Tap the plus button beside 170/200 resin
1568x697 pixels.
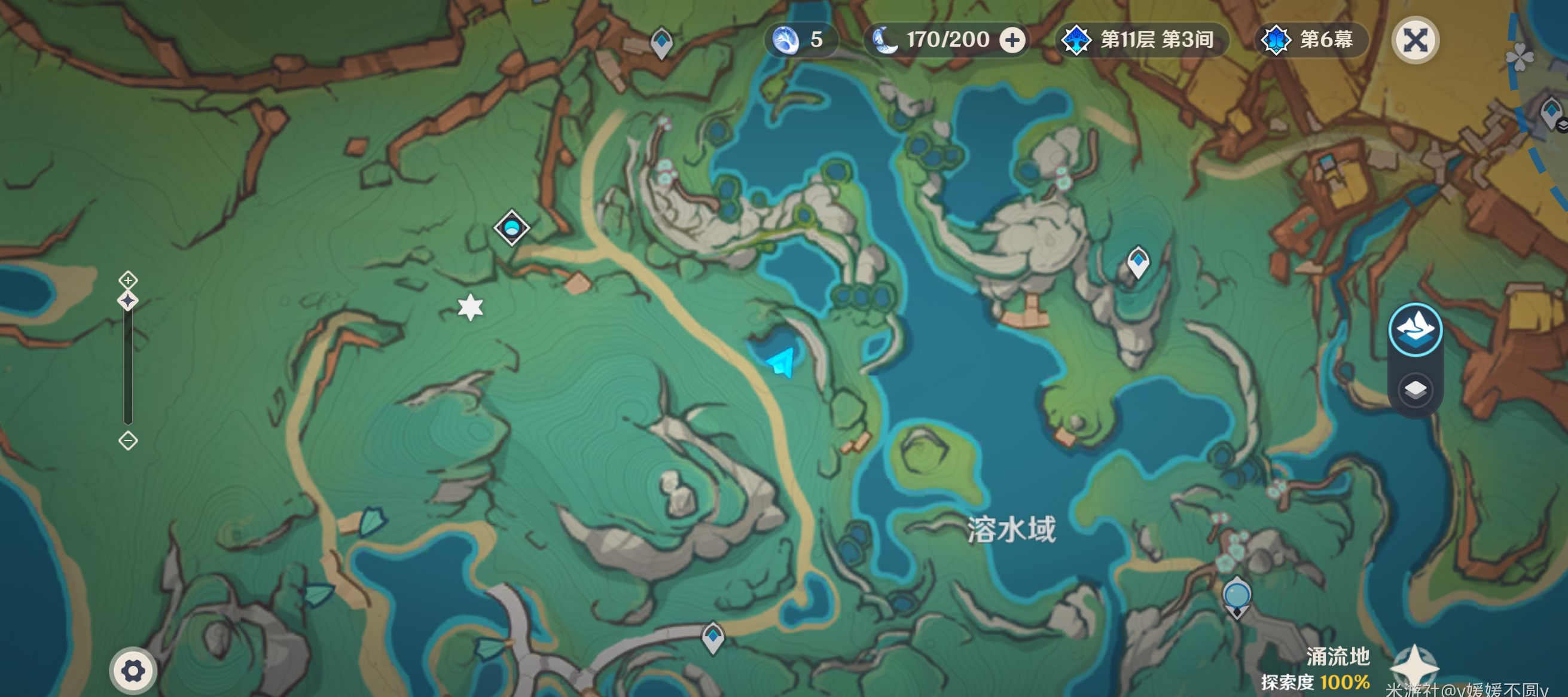1012,40
